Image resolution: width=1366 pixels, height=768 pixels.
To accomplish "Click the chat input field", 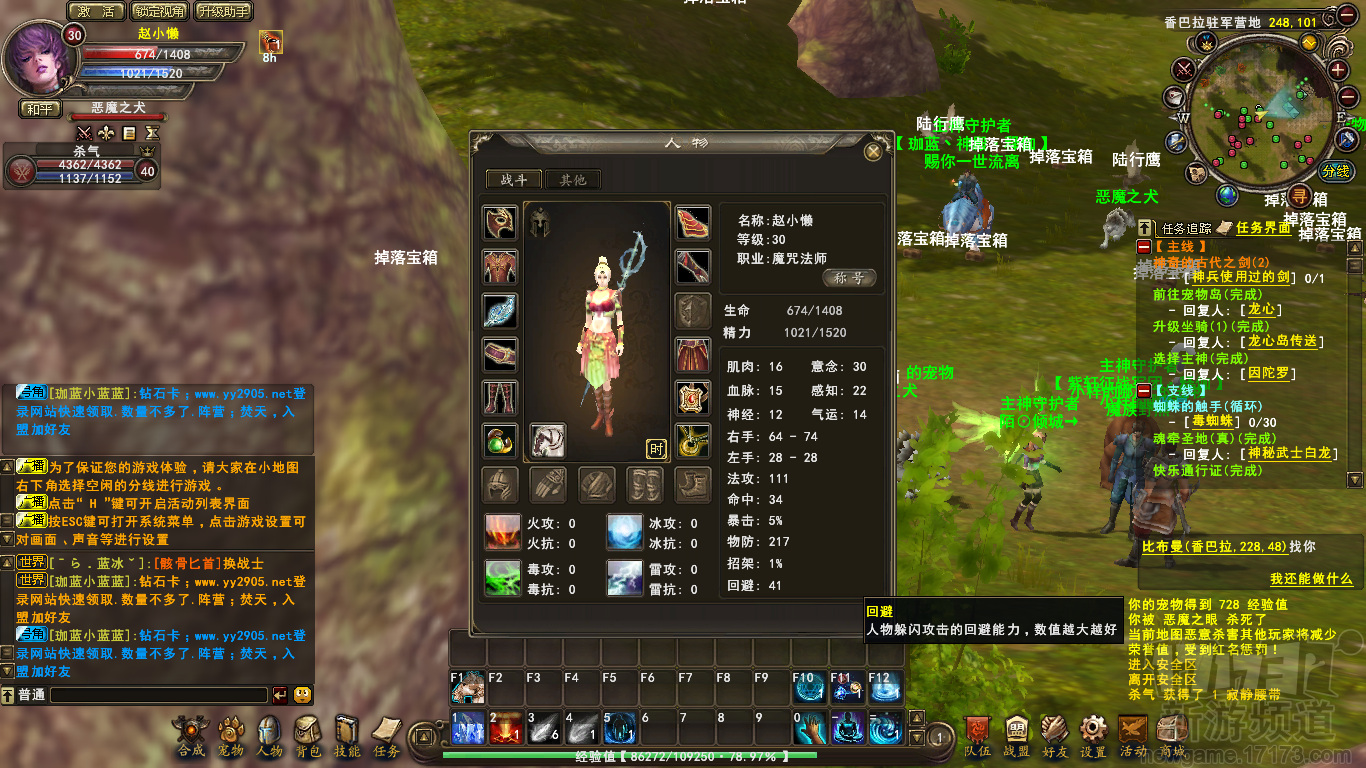I will [158, 694].
